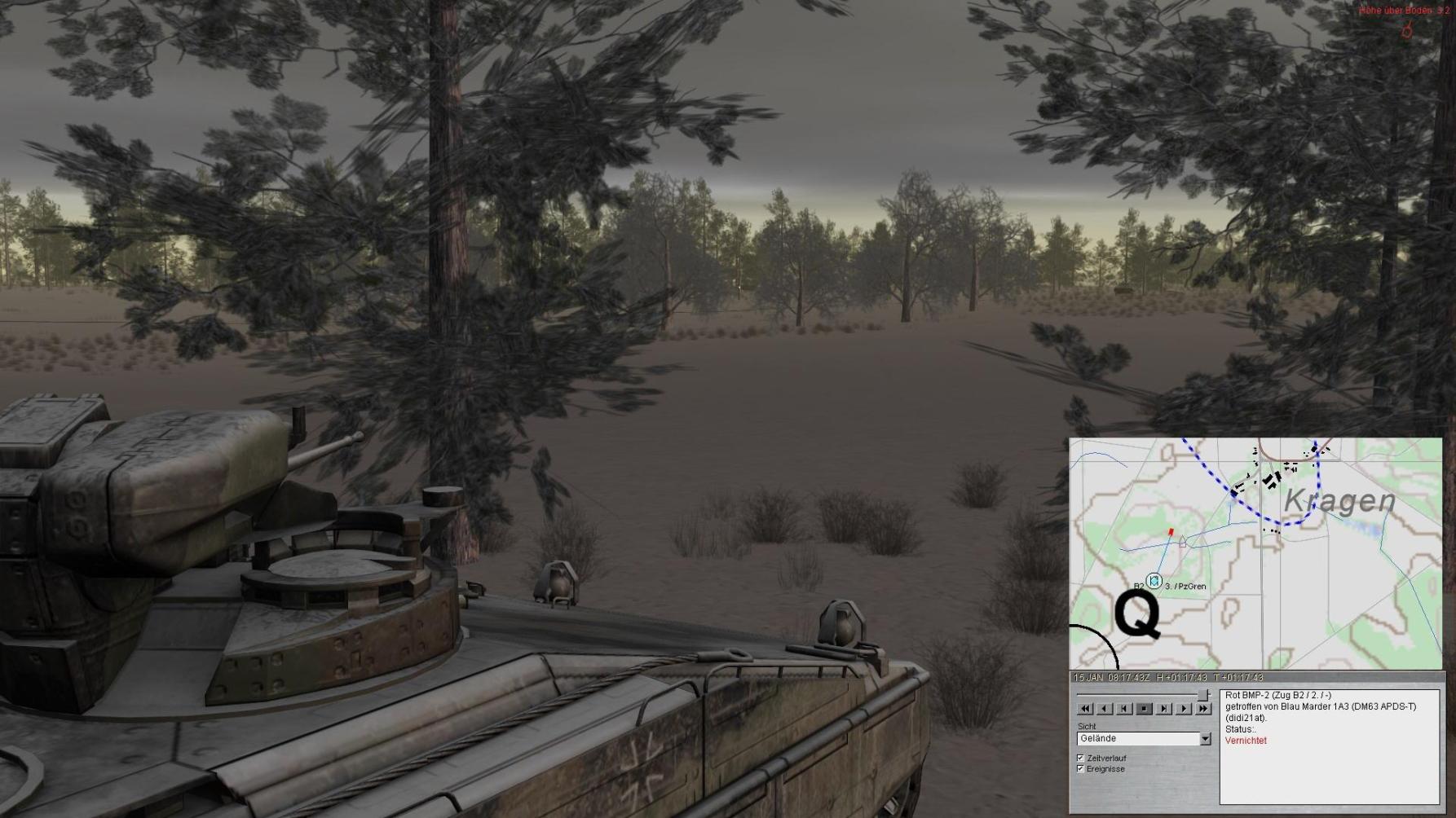This screenshot has width=1456, height=818.
Task: Jump to the previous event marker
Action: (x=1124, y=709)
